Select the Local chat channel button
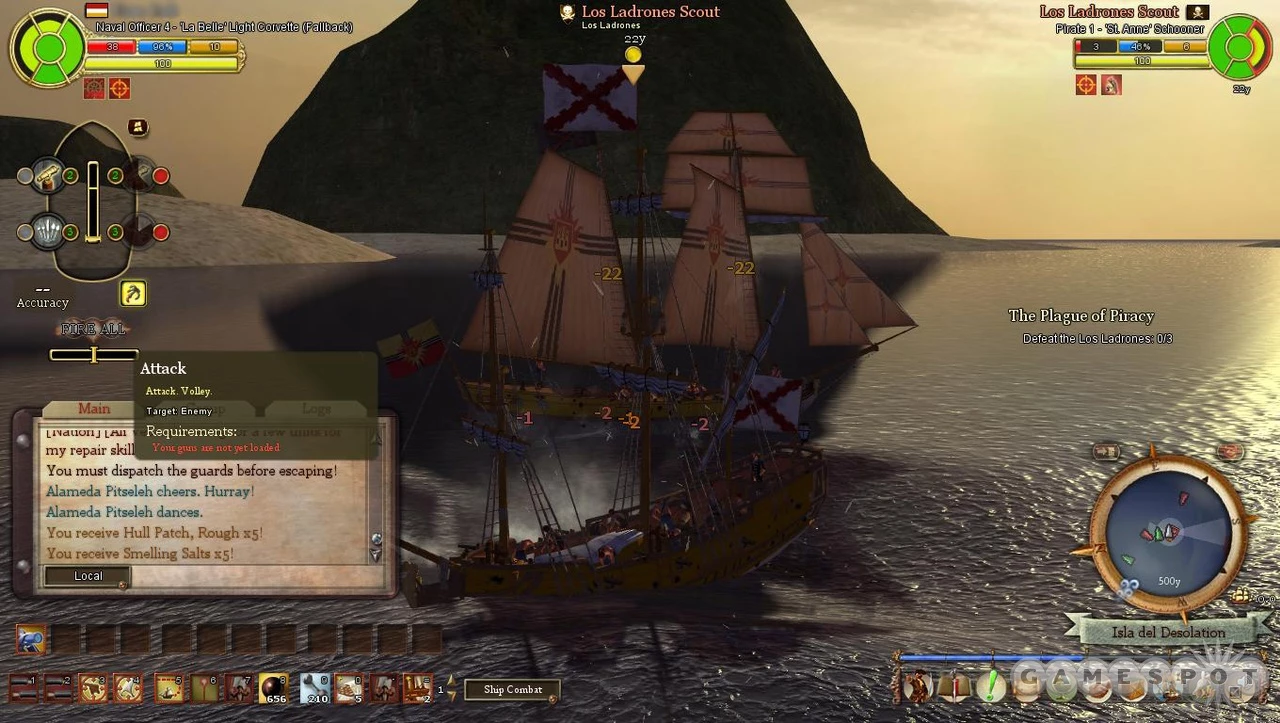The height and width of the screenshot is (723, 1280). pos(88,576)
